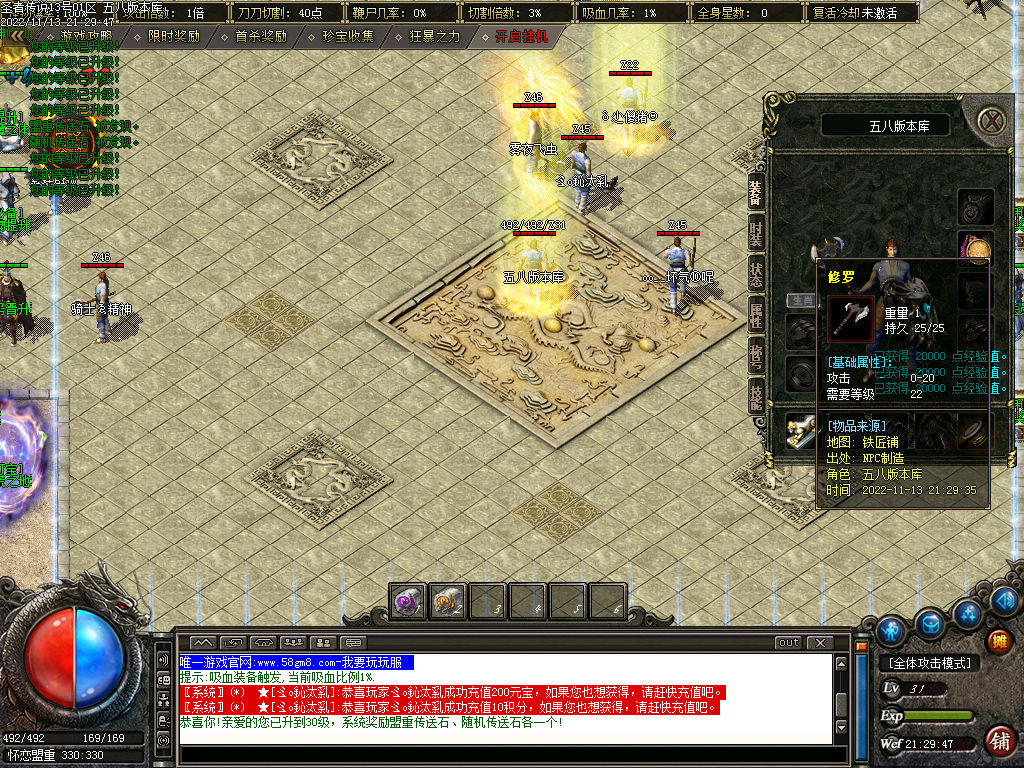Select the 装备 tab
This screenshot has height=768, width=1024.
click(x=757, y=193)
